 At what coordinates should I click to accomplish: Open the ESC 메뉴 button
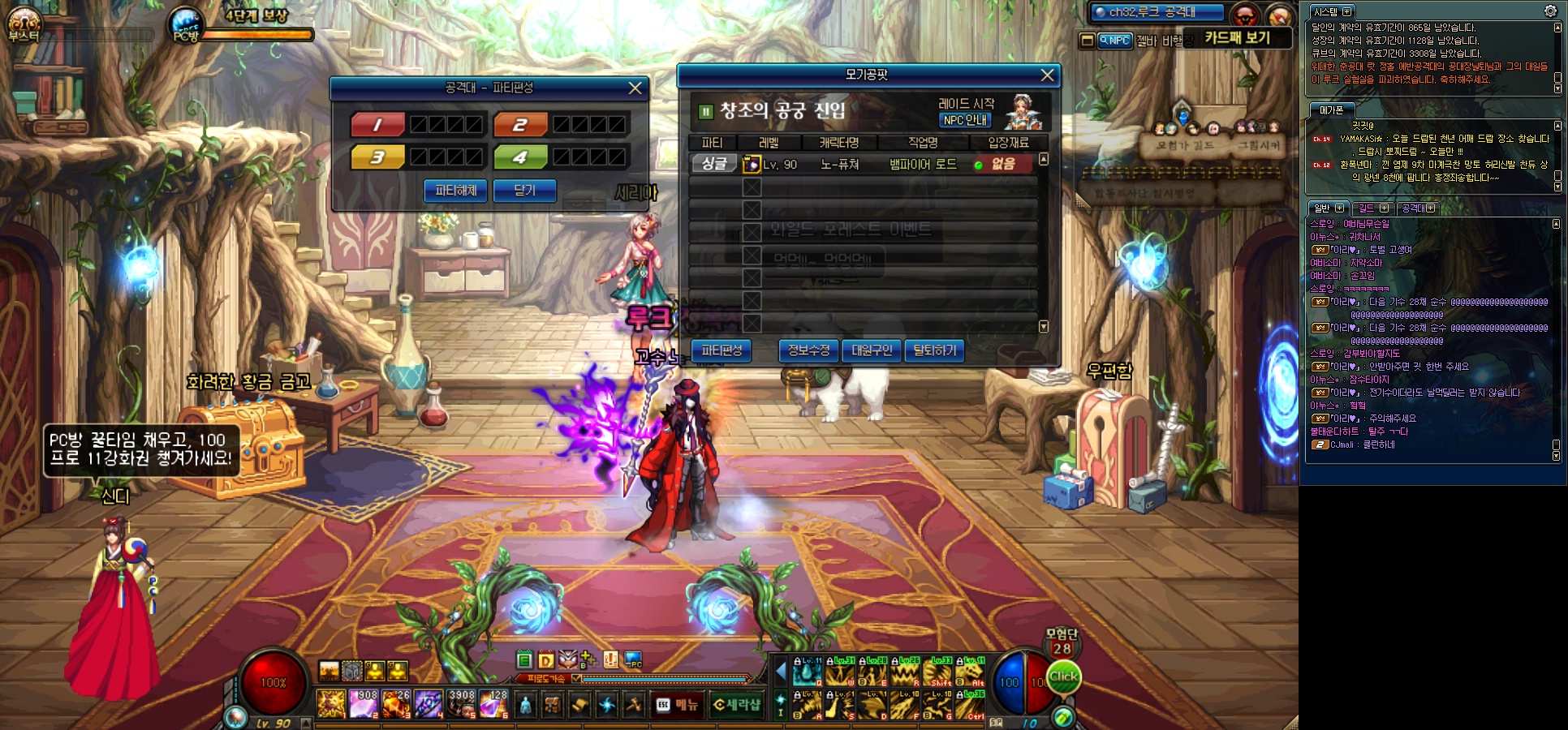[x=678, y=705]
